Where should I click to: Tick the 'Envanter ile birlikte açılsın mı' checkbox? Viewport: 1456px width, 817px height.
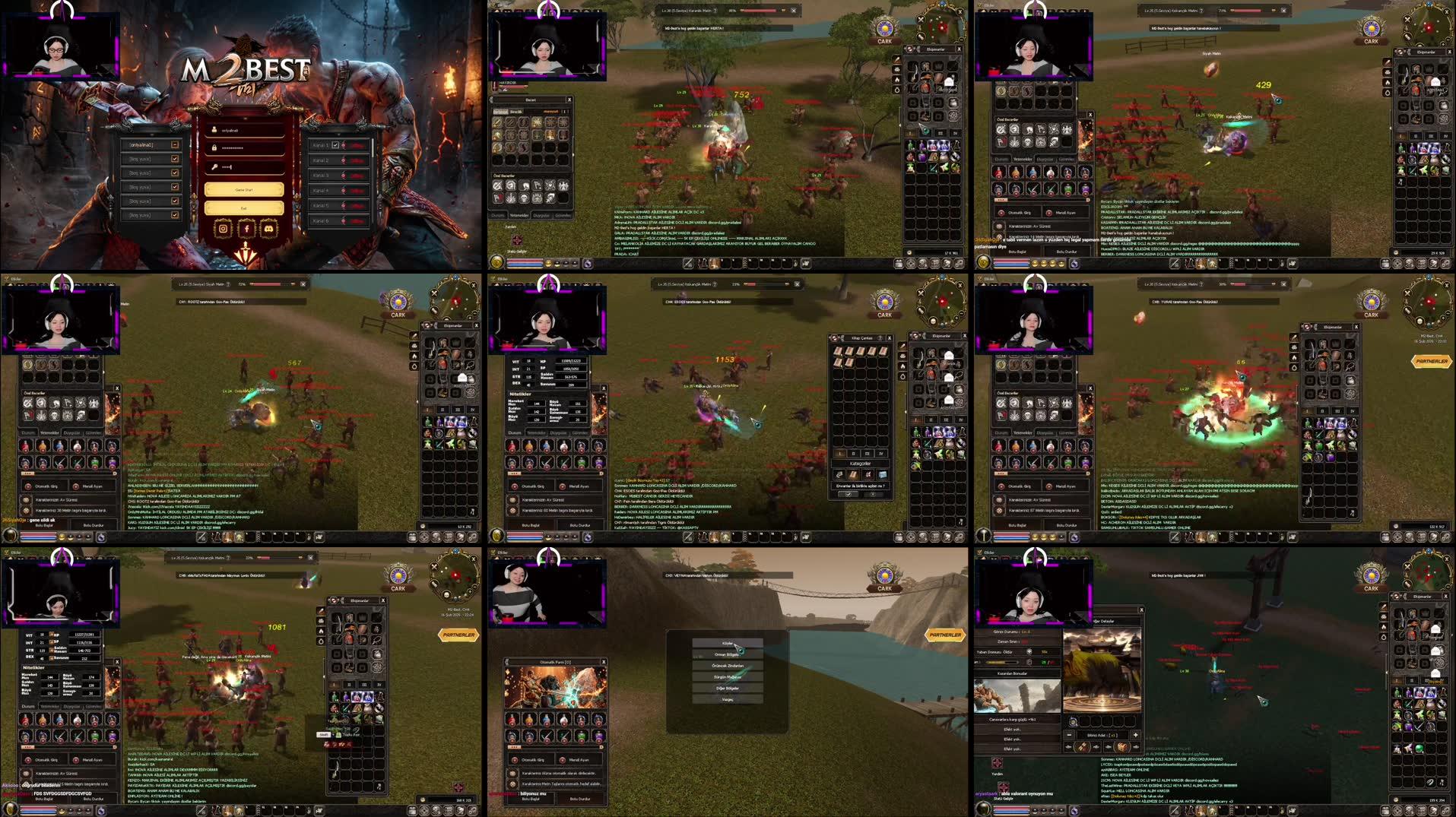849,493
